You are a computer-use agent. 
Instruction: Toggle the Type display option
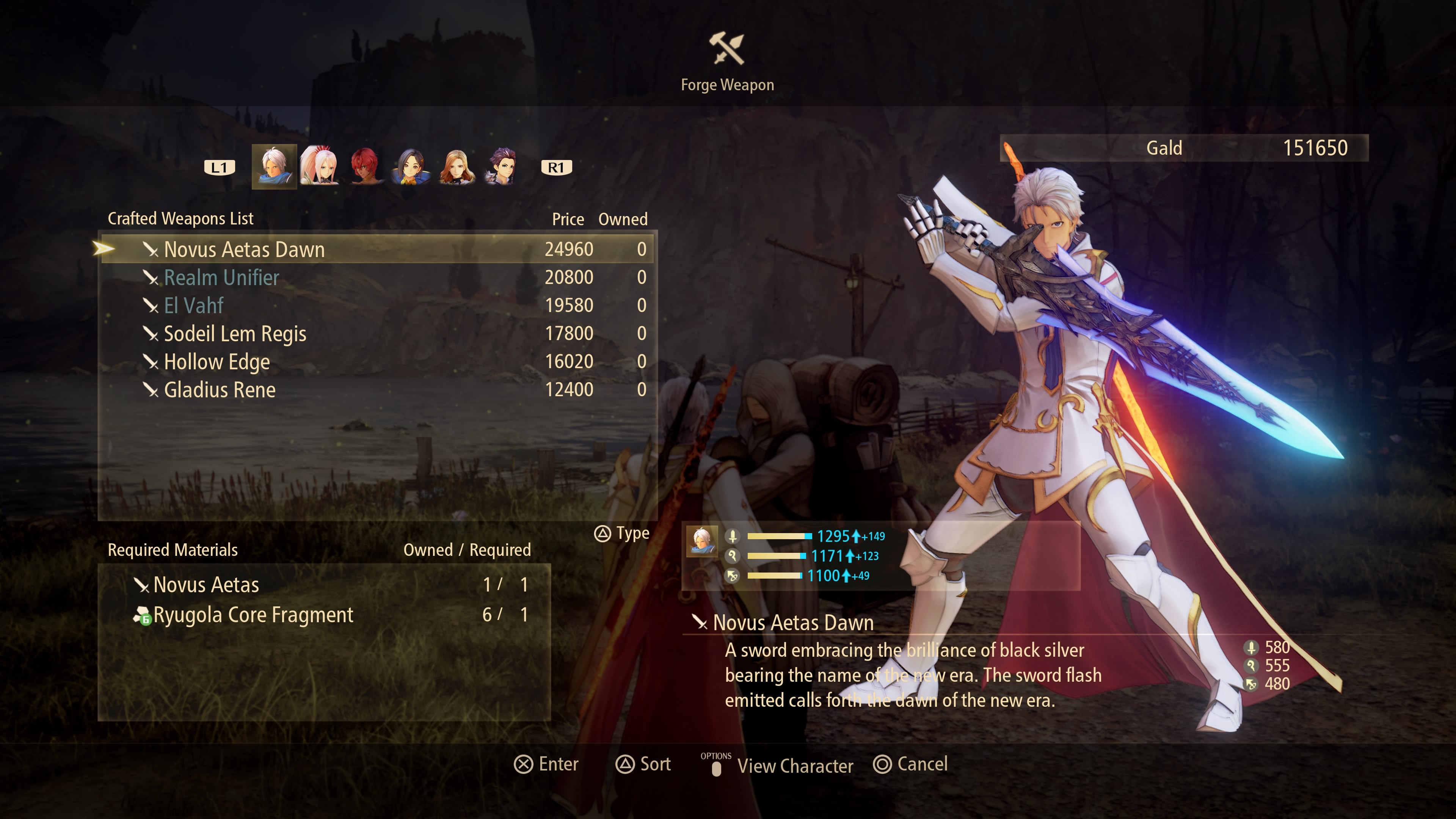pos(622,533)
